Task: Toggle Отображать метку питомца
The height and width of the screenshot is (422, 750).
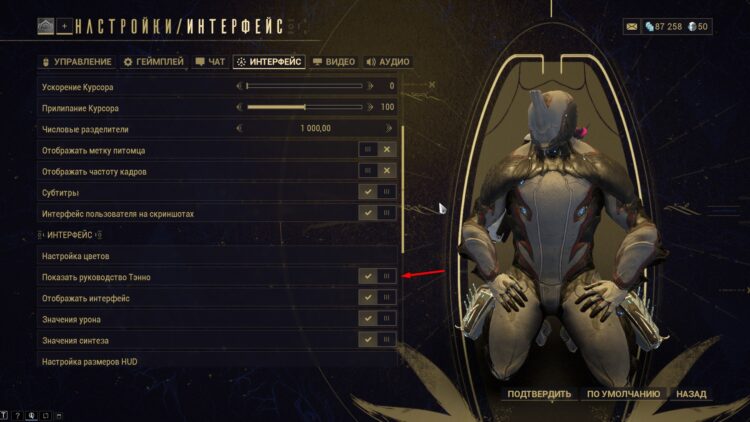Action: (378, 150)
